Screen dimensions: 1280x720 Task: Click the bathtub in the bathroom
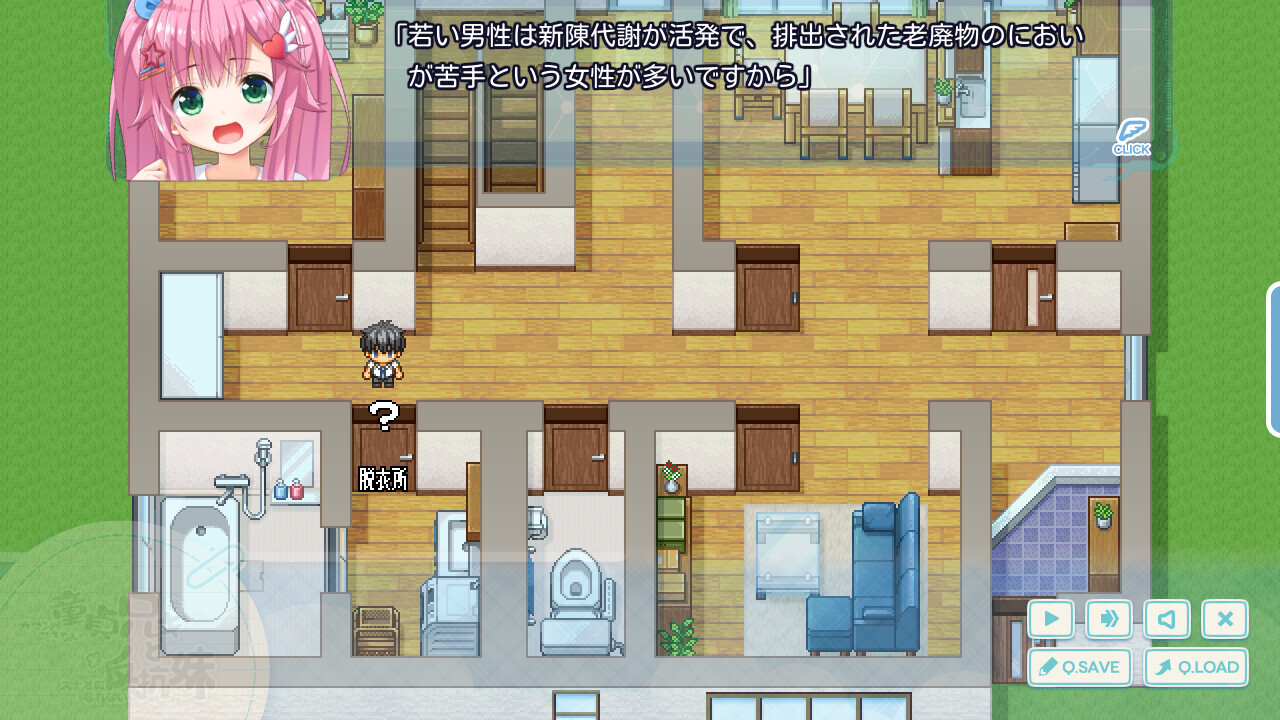coord(200,570)
